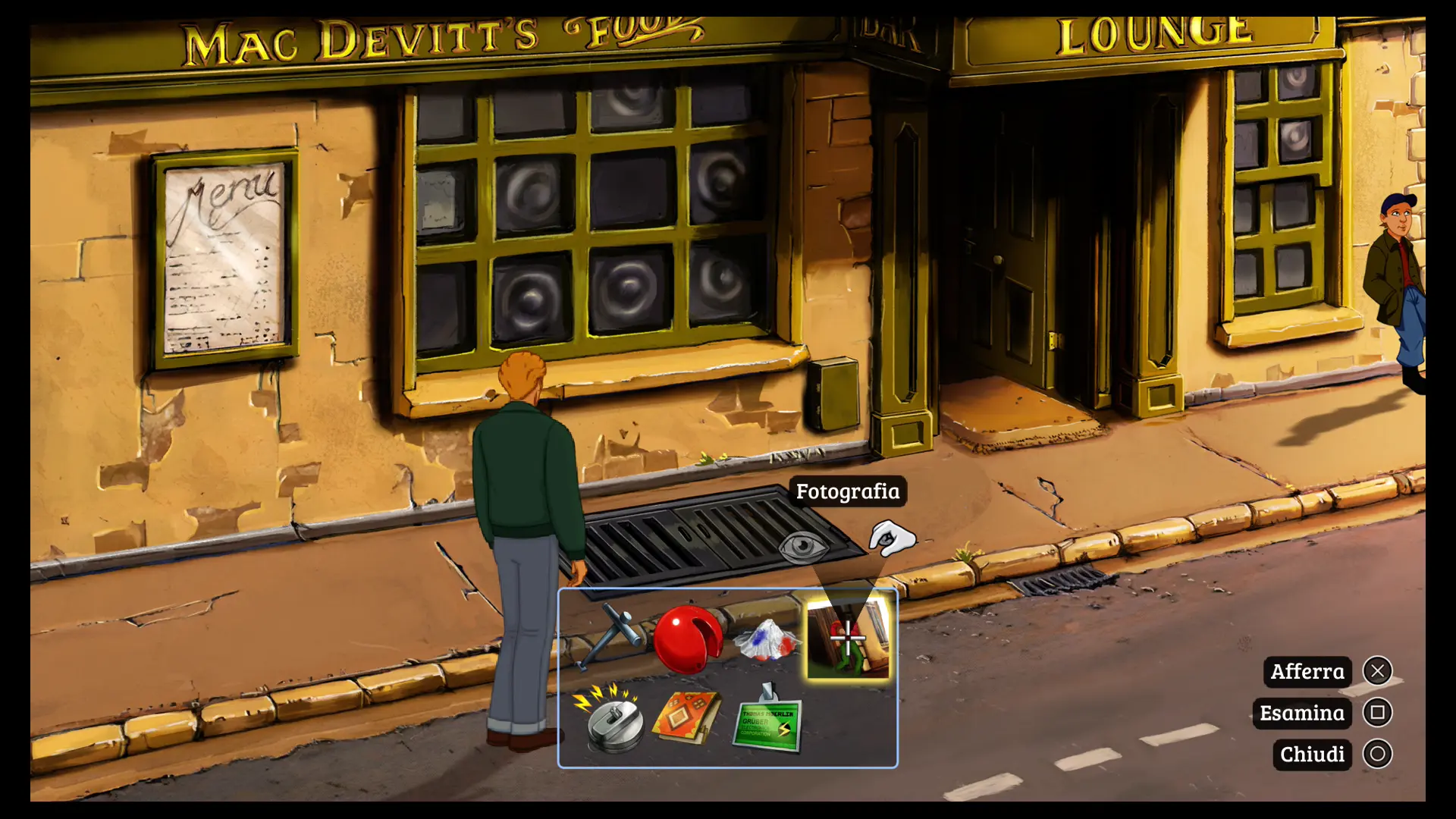Choose the stained tissue inventory item
Screen dimensions: 1456x819
767,639
